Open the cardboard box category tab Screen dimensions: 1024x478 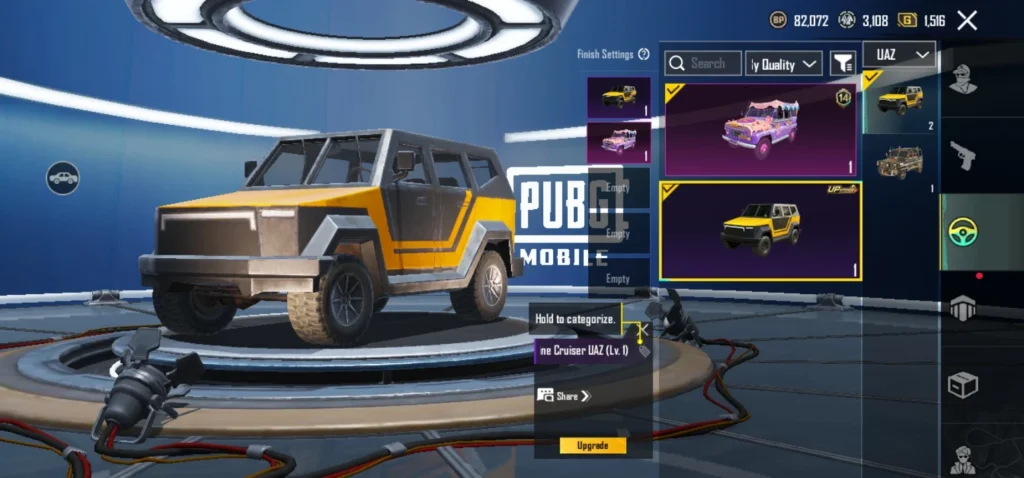coord(963,385)
